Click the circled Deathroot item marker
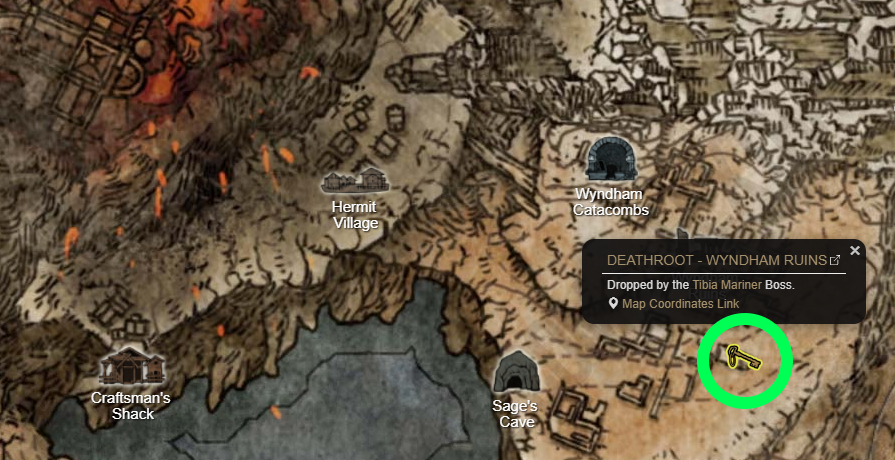 (743, 357)
